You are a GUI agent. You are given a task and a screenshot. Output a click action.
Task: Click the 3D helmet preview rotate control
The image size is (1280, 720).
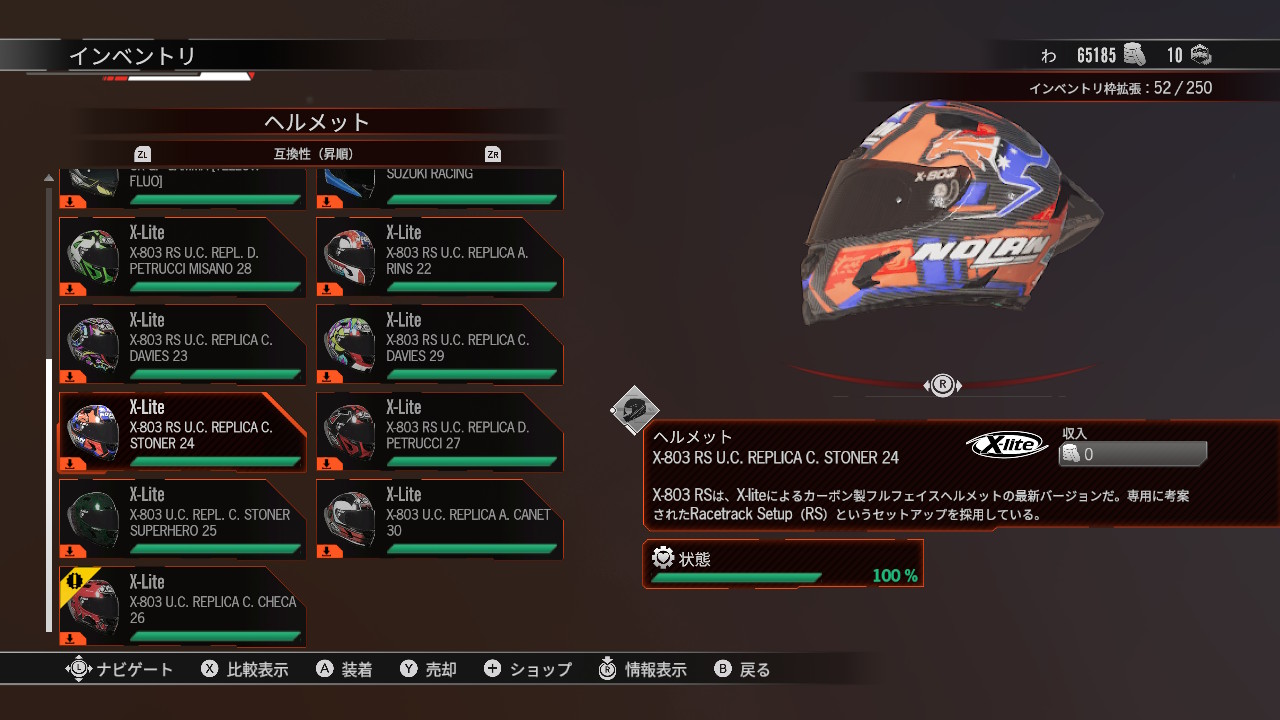942,385
